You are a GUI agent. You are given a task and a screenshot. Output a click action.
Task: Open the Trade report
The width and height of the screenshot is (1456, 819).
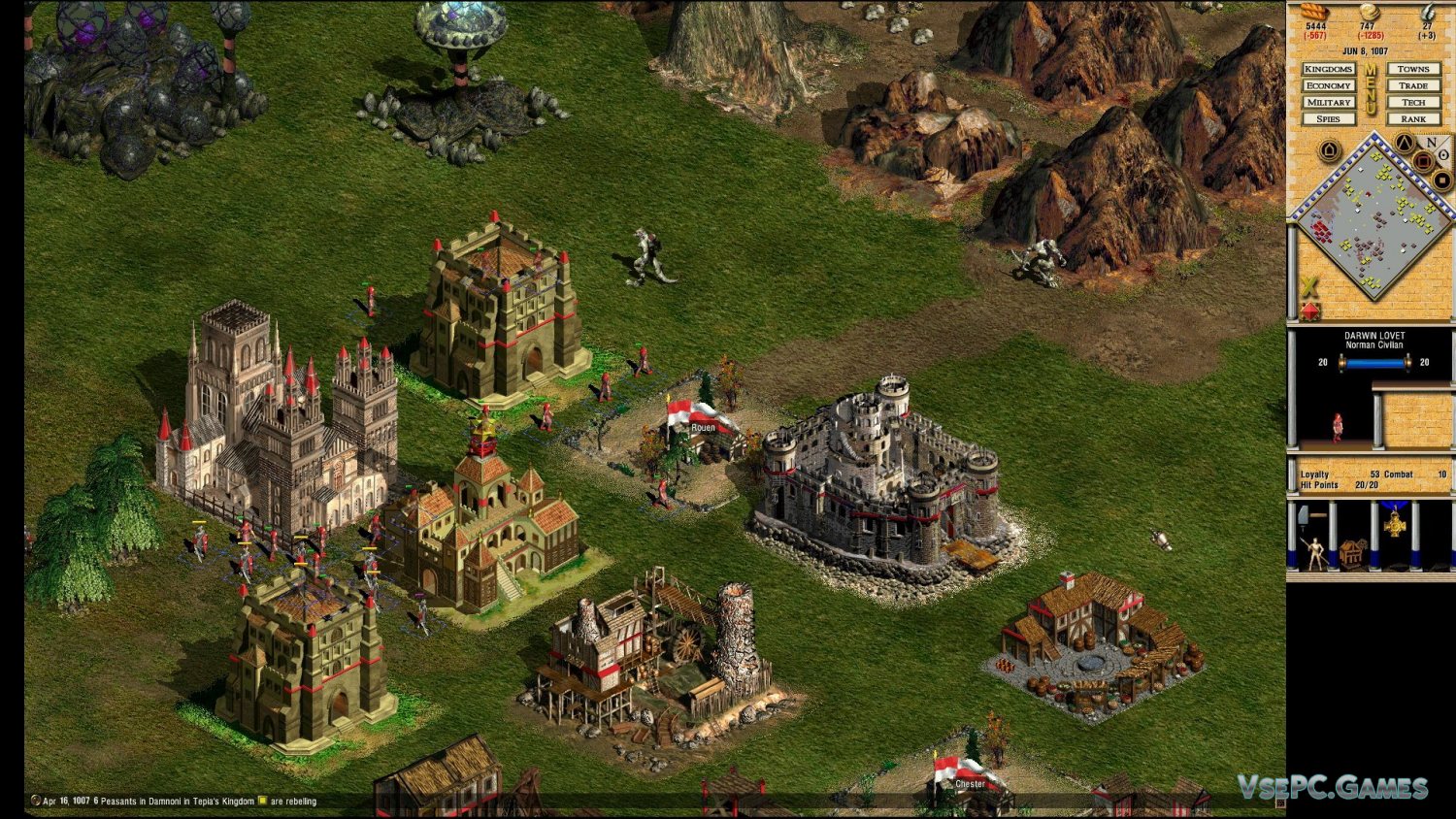(x=1413, y=85)
